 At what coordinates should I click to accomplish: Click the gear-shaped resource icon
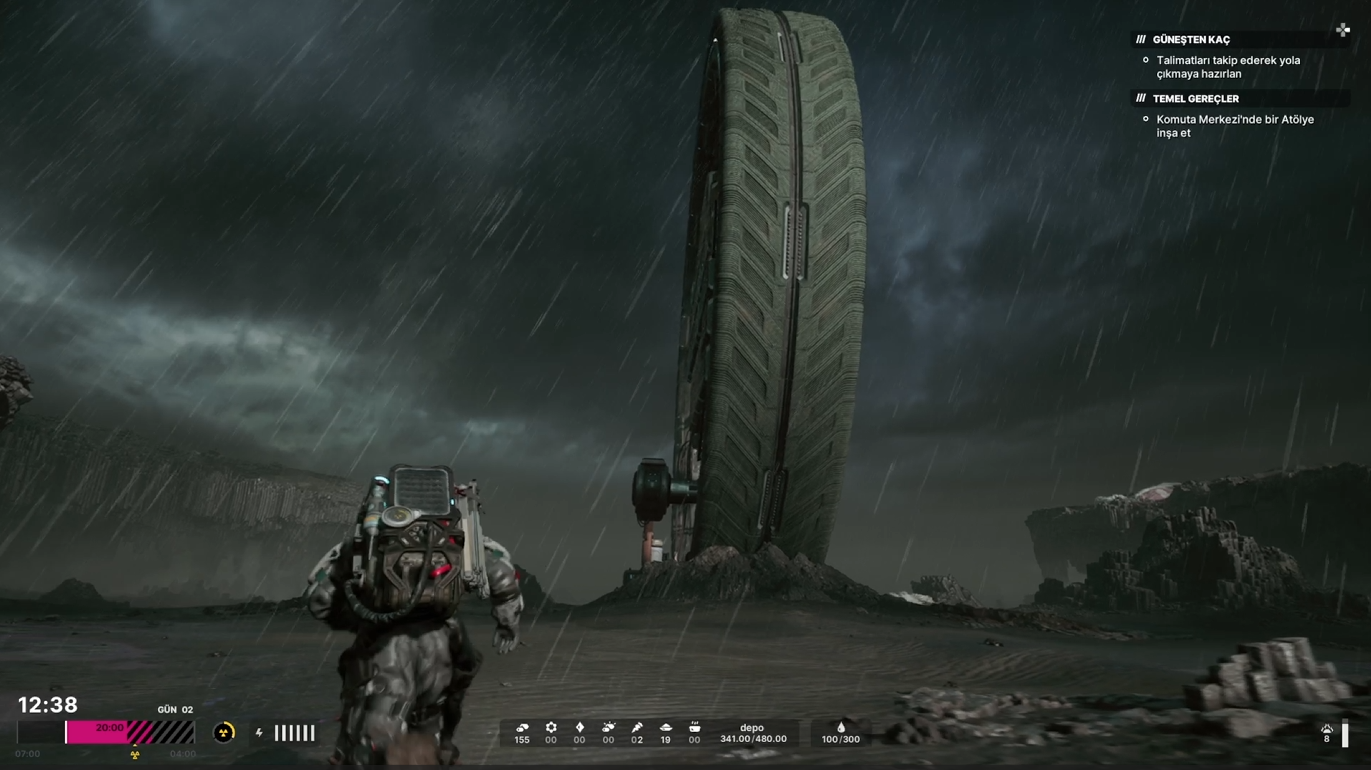pos(551,728)
